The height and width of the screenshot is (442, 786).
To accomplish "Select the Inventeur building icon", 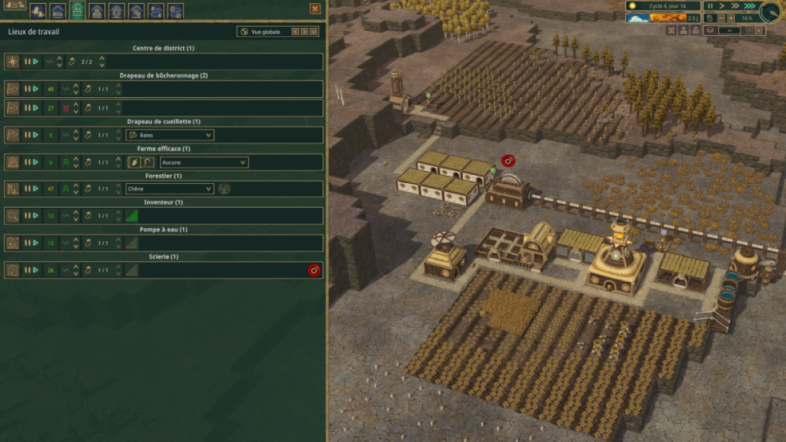I will (x=12, y=215).
